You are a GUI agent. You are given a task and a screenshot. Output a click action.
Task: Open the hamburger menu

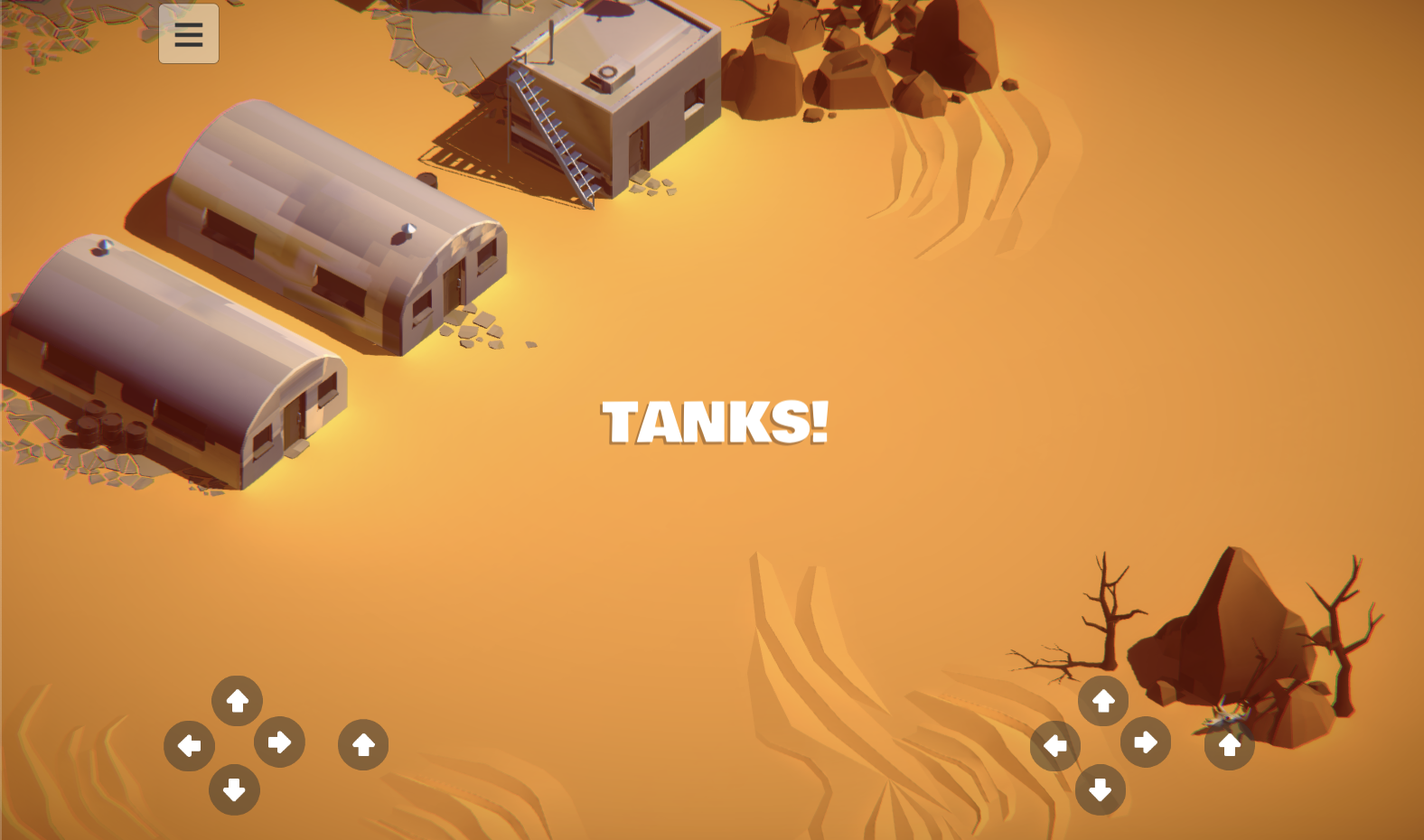(x=188, y=34)
